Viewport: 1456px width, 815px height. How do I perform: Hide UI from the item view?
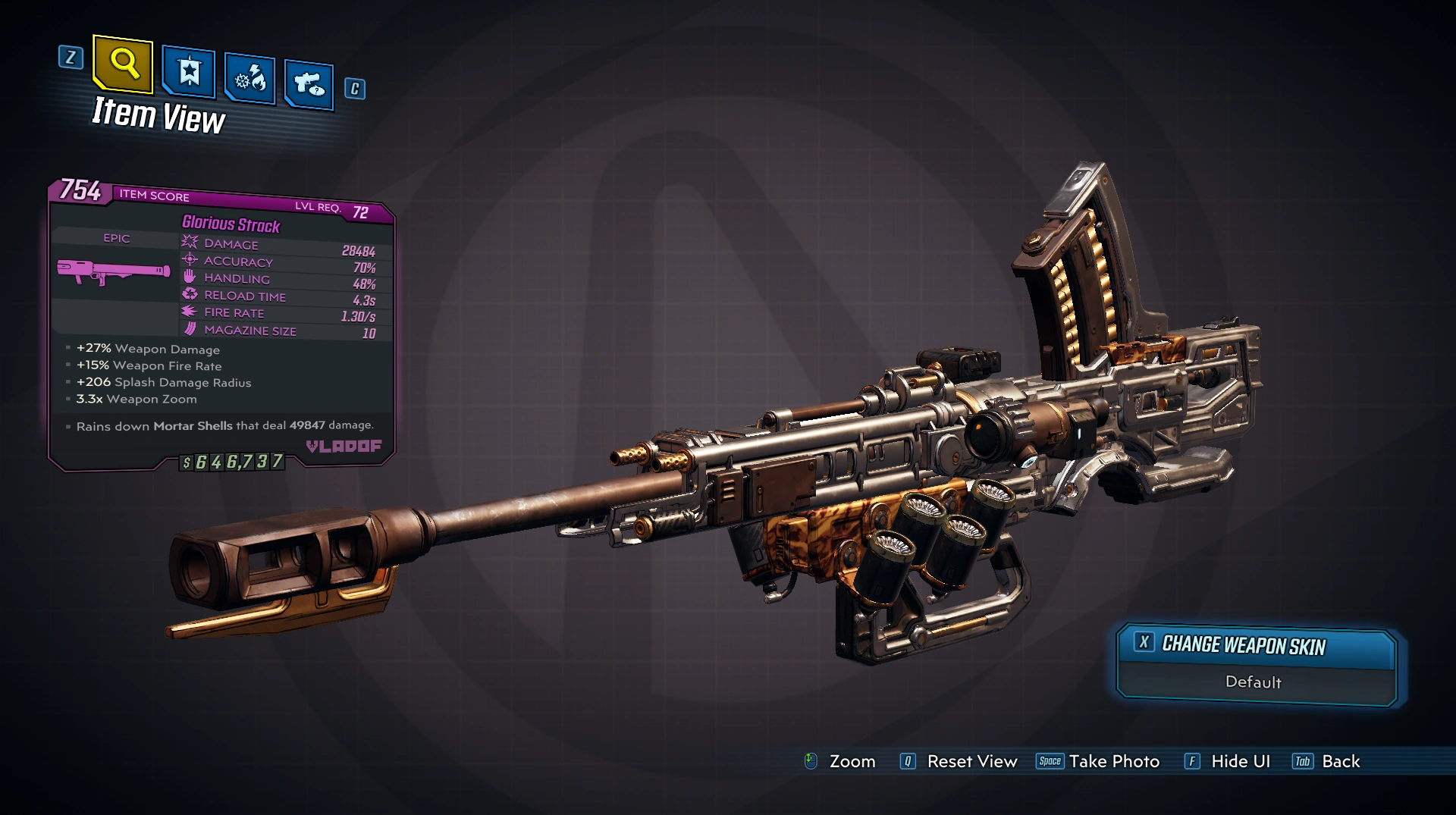point(1227,761)
